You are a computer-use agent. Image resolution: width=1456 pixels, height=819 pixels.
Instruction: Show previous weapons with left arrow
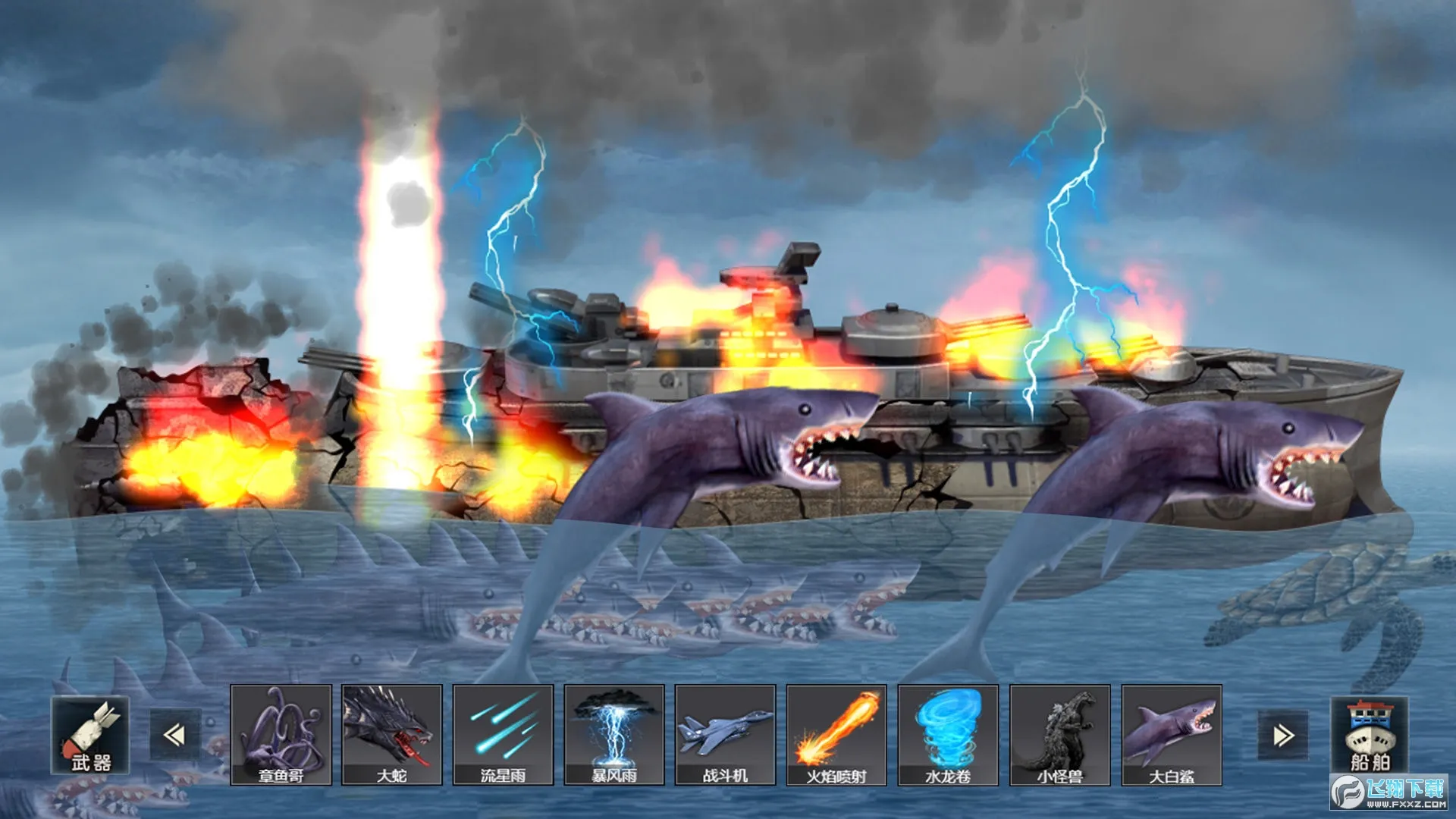pos(174,735)
